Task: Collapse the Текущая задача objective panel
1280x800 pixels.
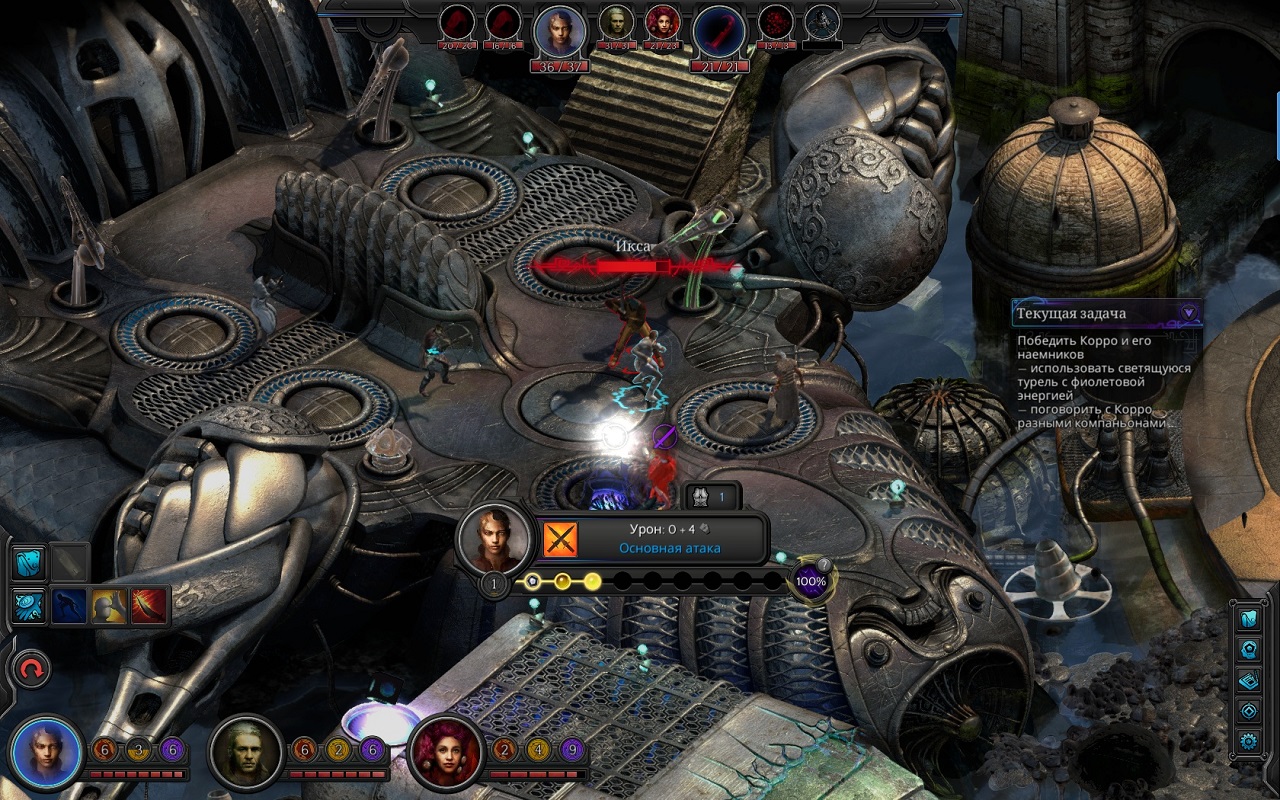Action: point(1188,312)
